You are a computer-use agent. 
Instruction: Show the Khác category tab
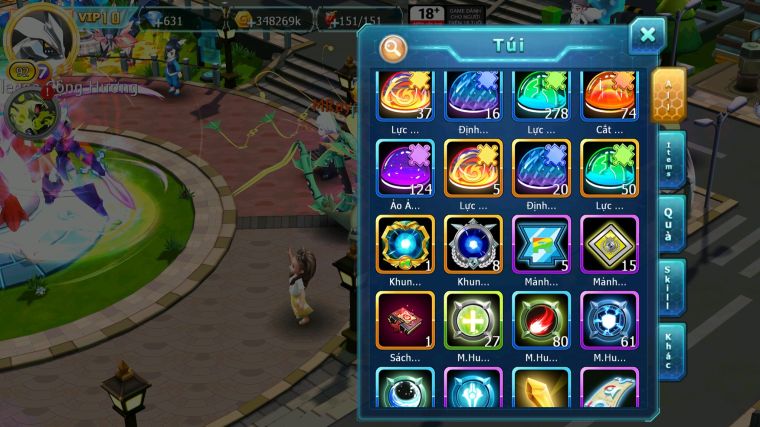[x=671, y=350]
